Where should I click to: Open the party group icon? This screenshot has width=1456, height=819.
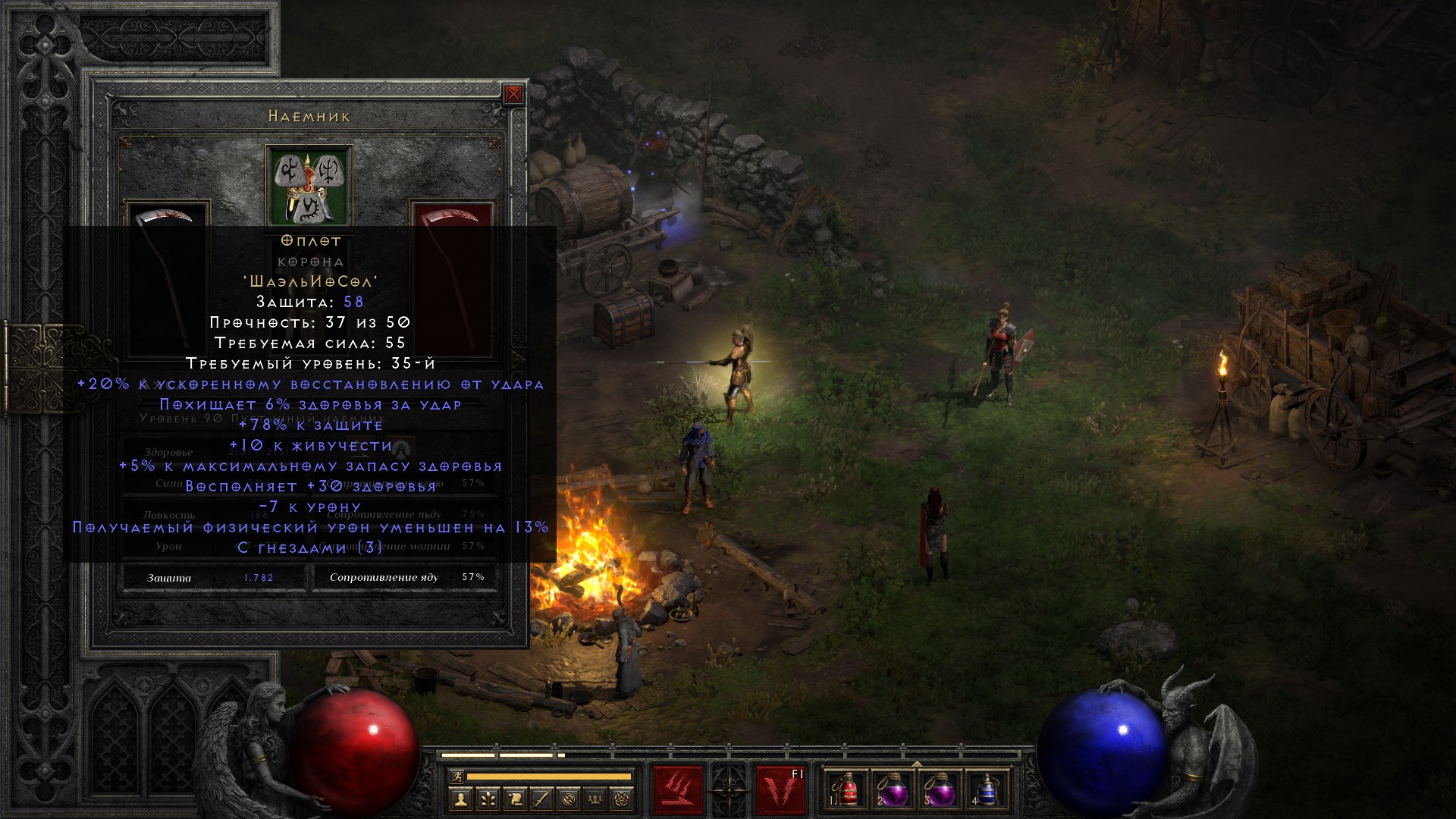pos(596,799)
